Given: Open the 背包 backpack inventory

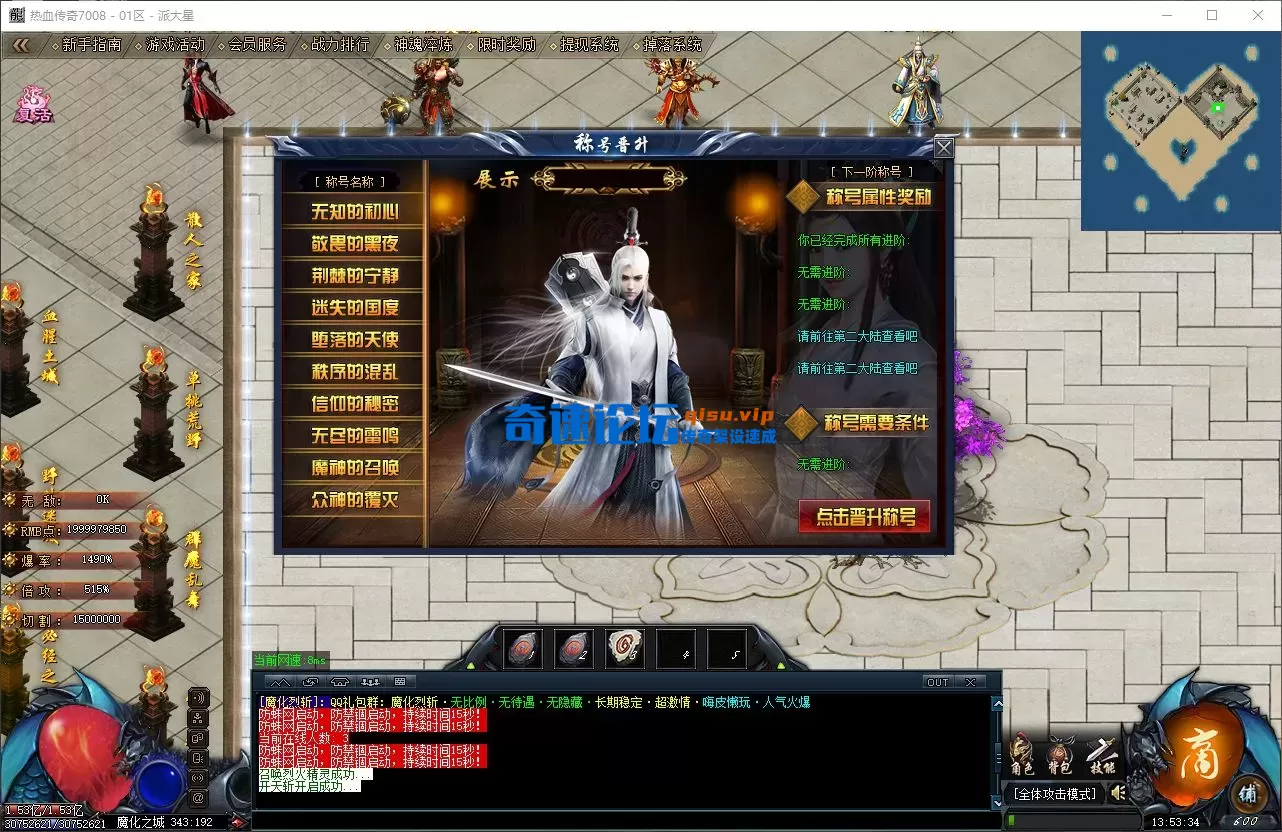Looking at the screenshot, I should (1060, 757).
